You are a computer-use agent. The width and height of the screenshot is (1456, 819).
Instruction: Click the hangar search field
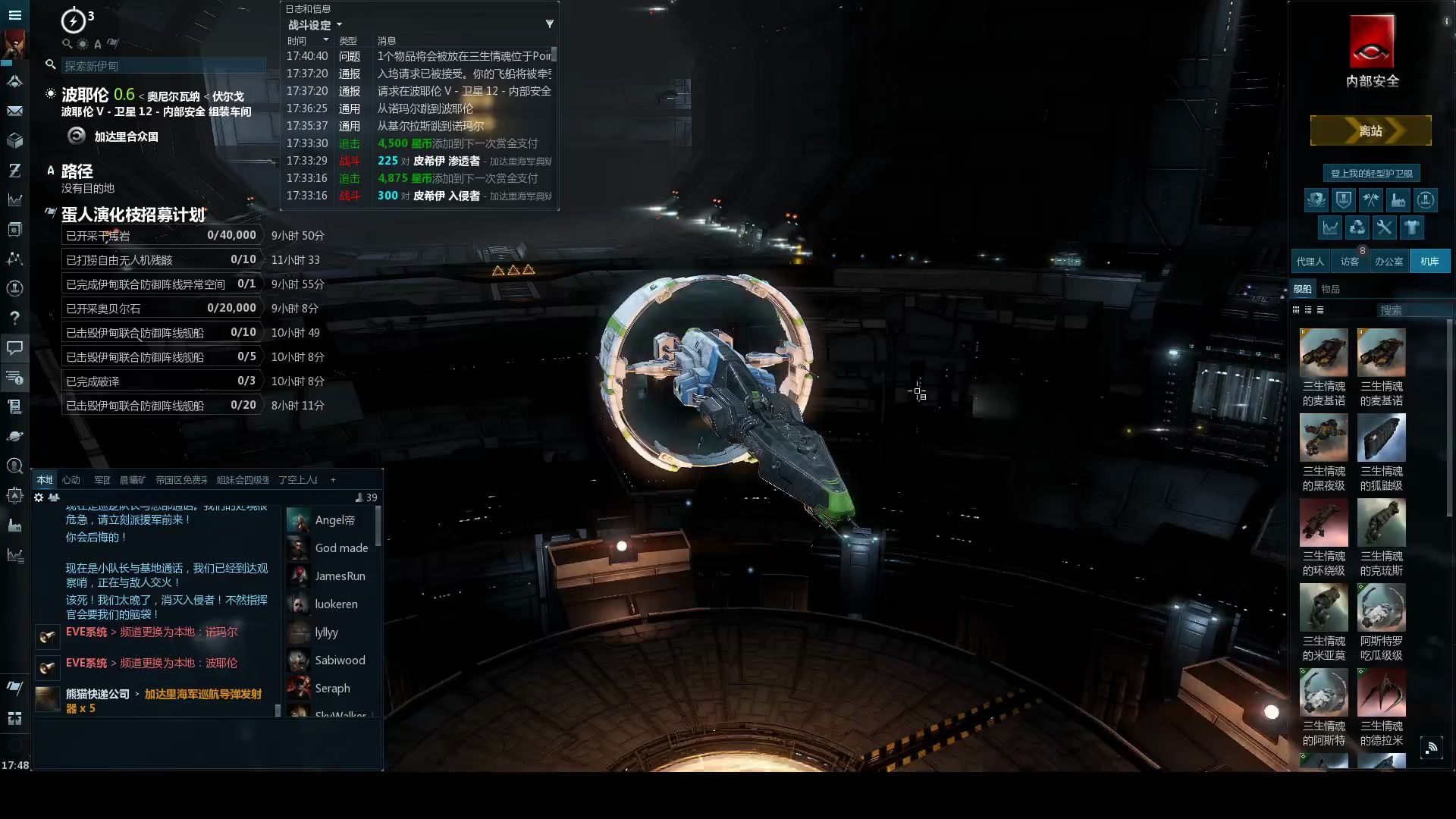pos(1410,310)
